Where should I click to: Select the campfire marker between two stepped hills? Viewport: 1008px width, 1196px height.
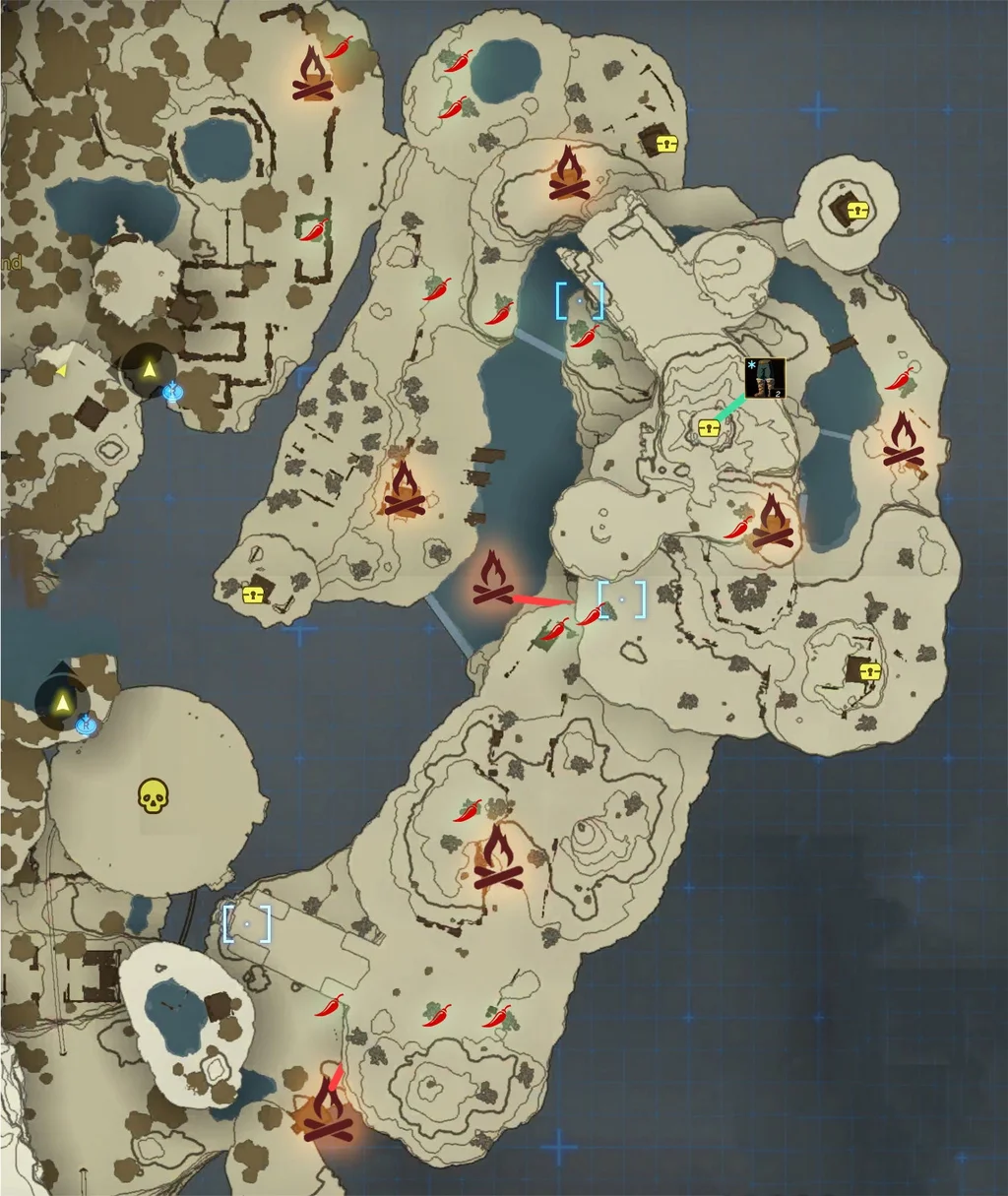pyautogui.click(x=497, y=858)
